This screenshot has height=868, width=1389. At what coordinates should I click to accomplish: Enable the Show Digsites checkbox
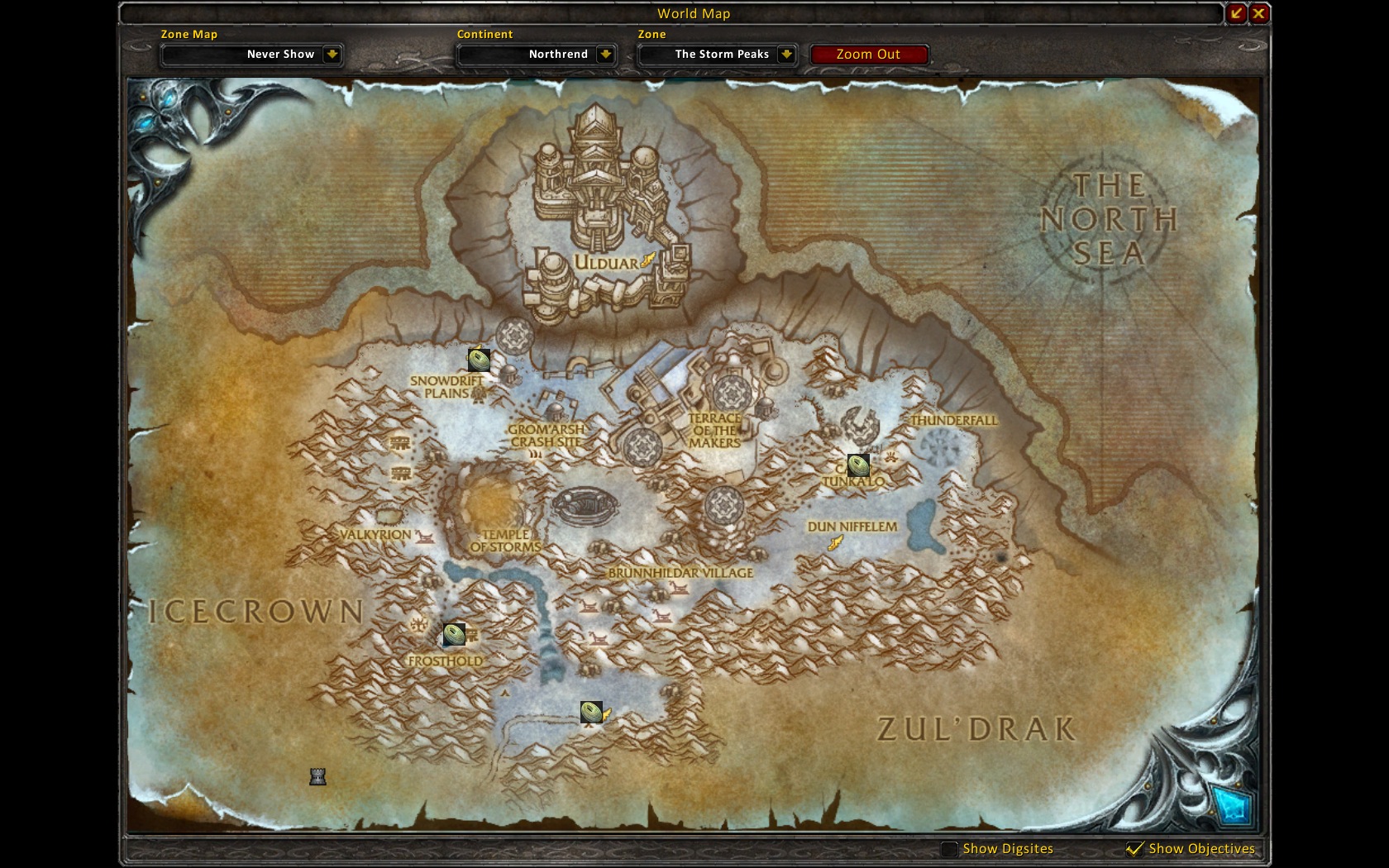pos(950,849)
